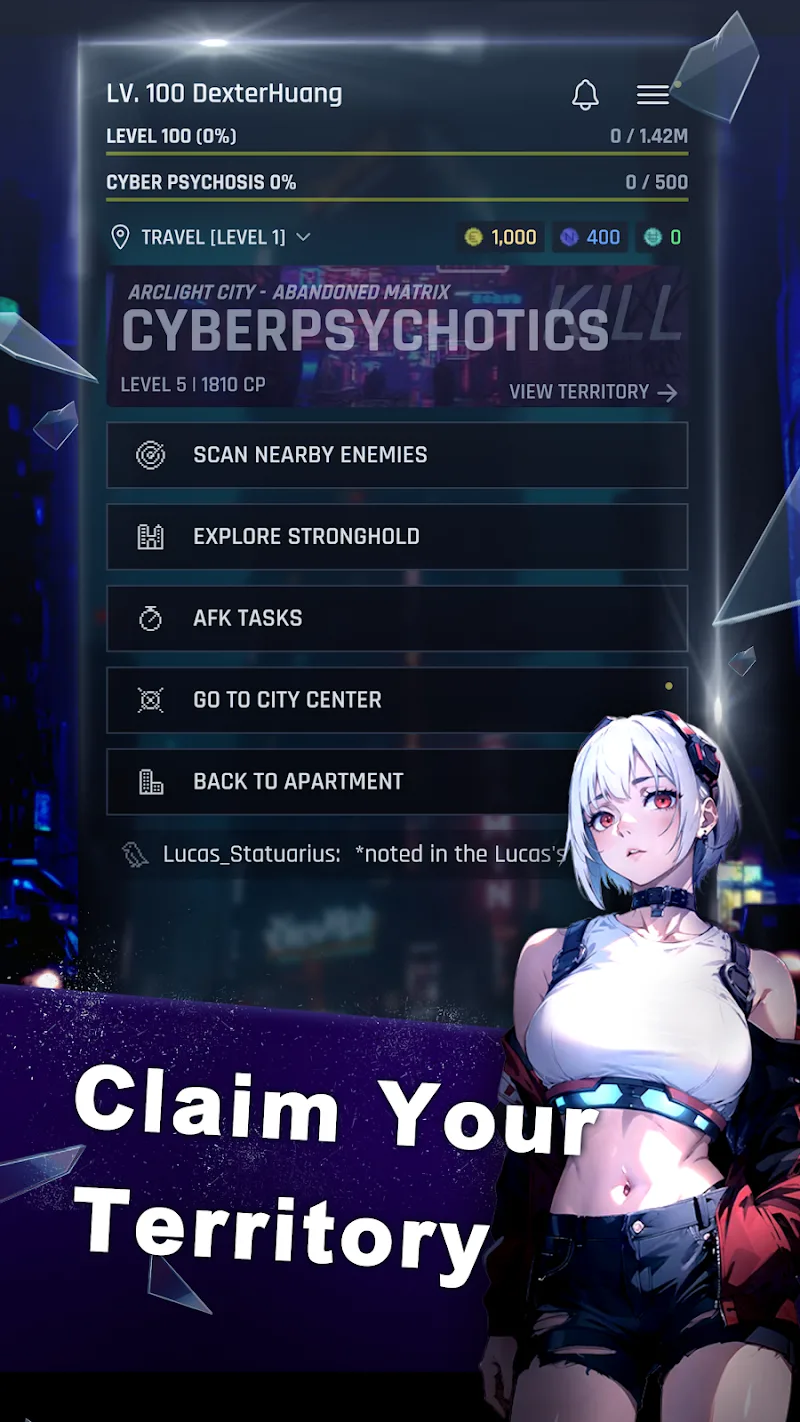Tap the blue currency balance 400
The height and width of the screenshot is (1422, 800).
pos(591,237)
